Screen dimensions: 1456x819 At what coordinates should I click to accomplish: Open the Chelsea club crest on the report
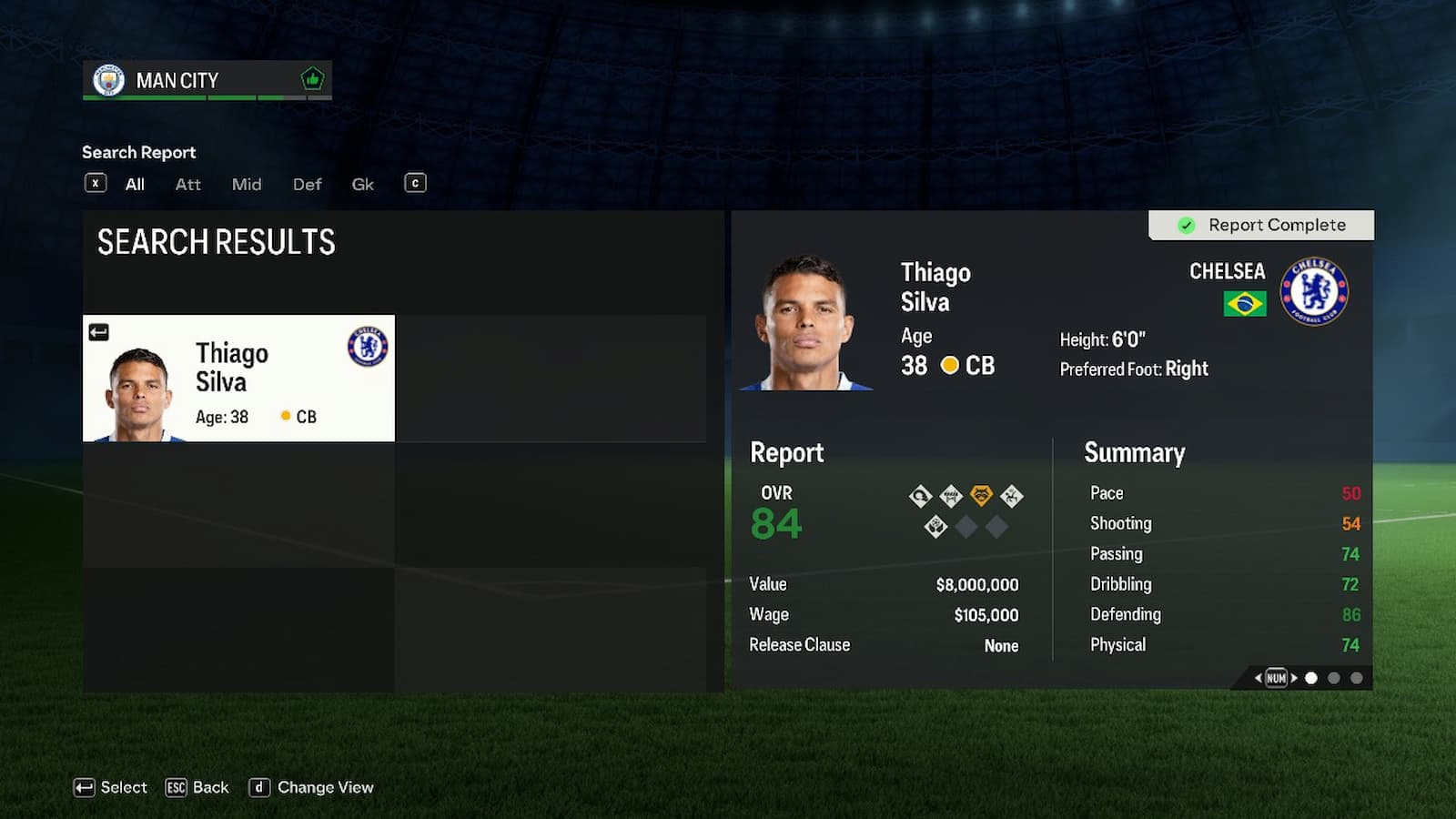[x=1314, y=290]
